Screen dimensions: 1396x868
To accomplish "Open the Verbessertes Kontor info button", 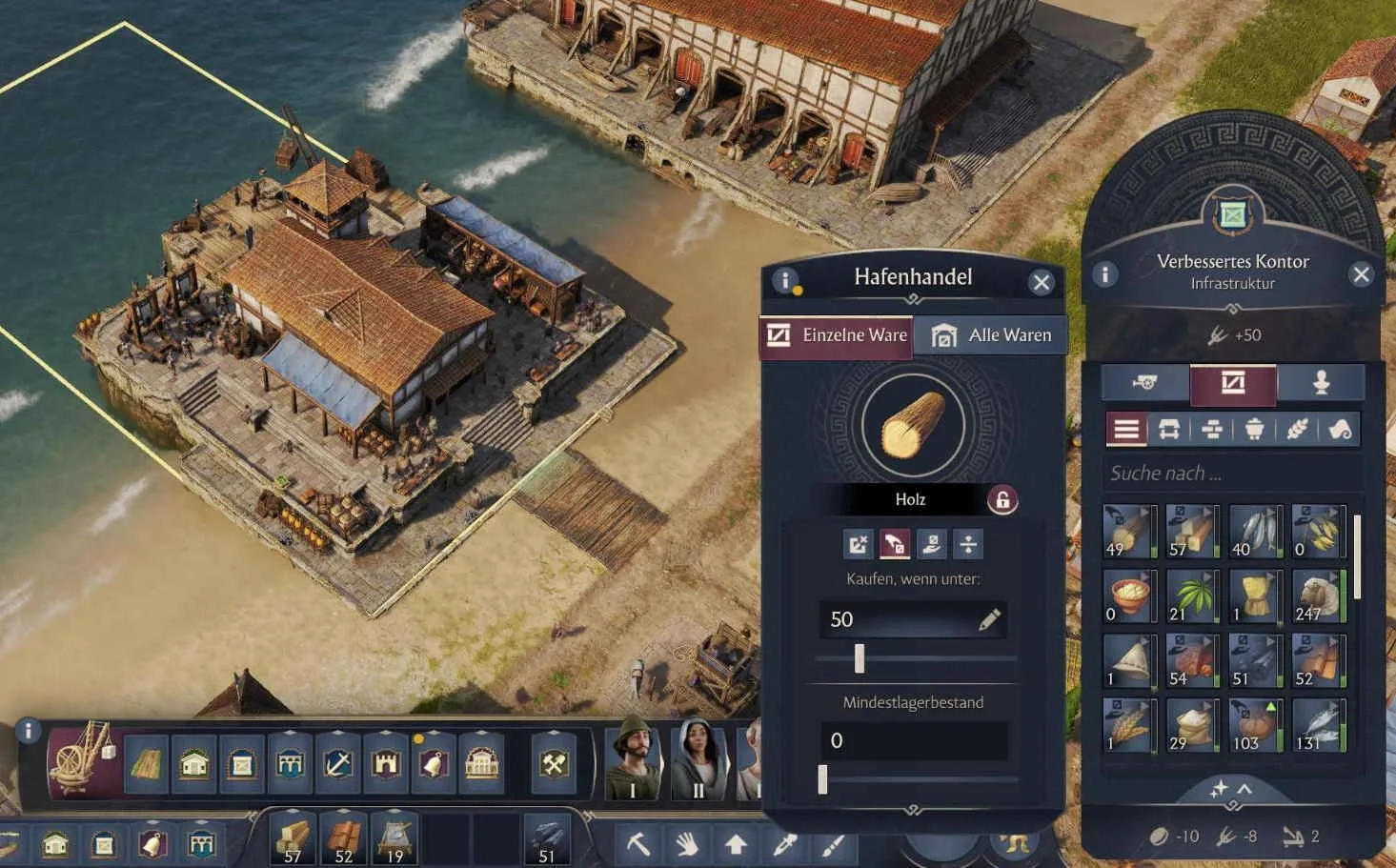I will pyautogui.click(x=1104, y=274).
